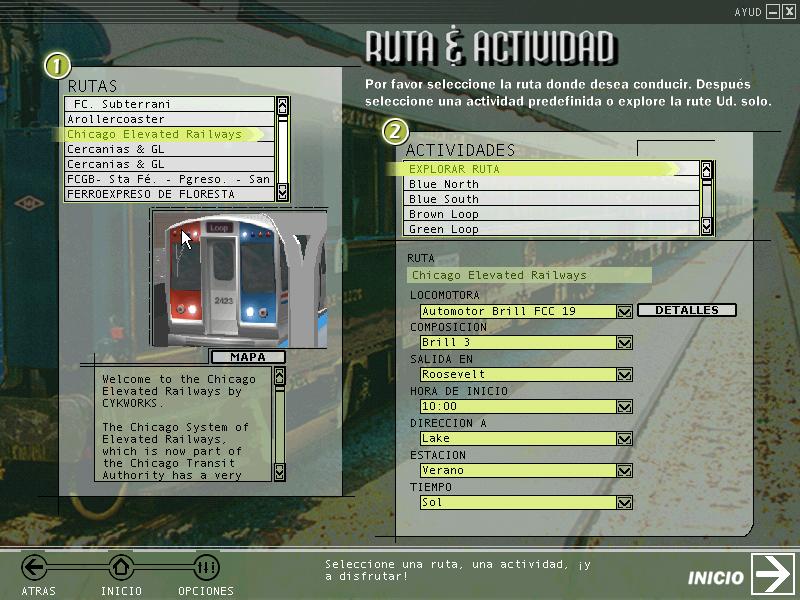Change the Salida En starting point

point(625,375)
